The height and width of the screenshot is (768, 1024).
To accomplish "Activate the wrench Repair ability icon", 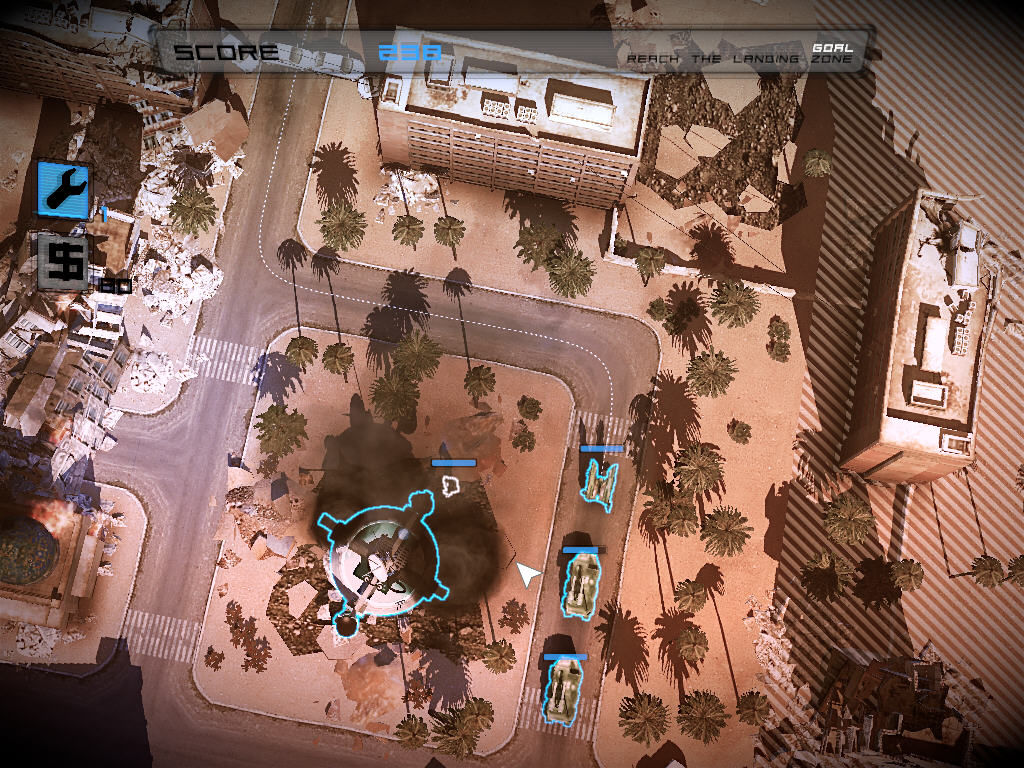I will pyautogui.click(x=63, y=189).
